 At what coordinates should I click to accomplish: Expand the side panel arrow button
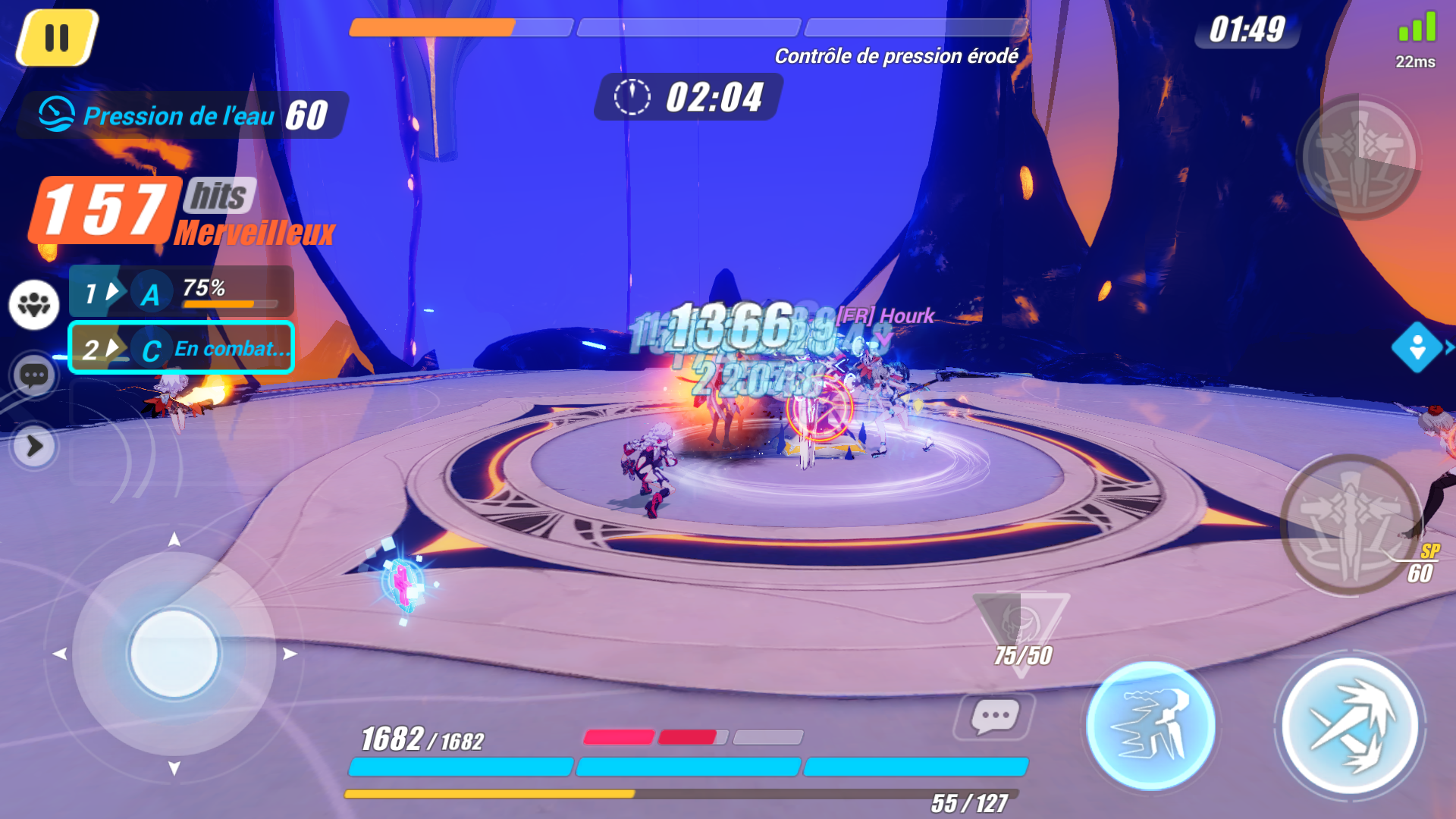(x=34, y=447)
